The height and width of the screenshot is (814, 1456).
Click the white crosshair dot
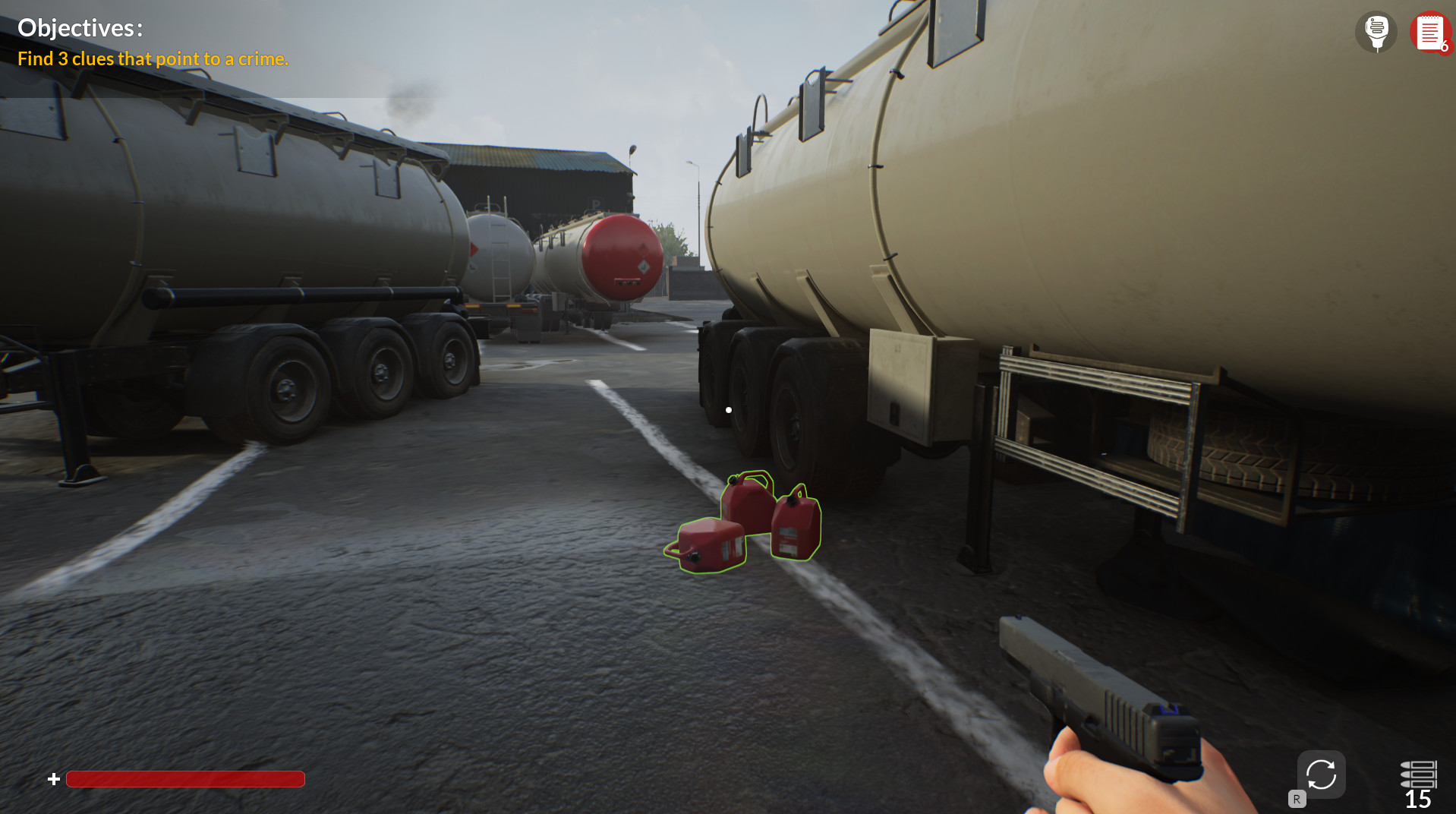[x=728, y=409]
